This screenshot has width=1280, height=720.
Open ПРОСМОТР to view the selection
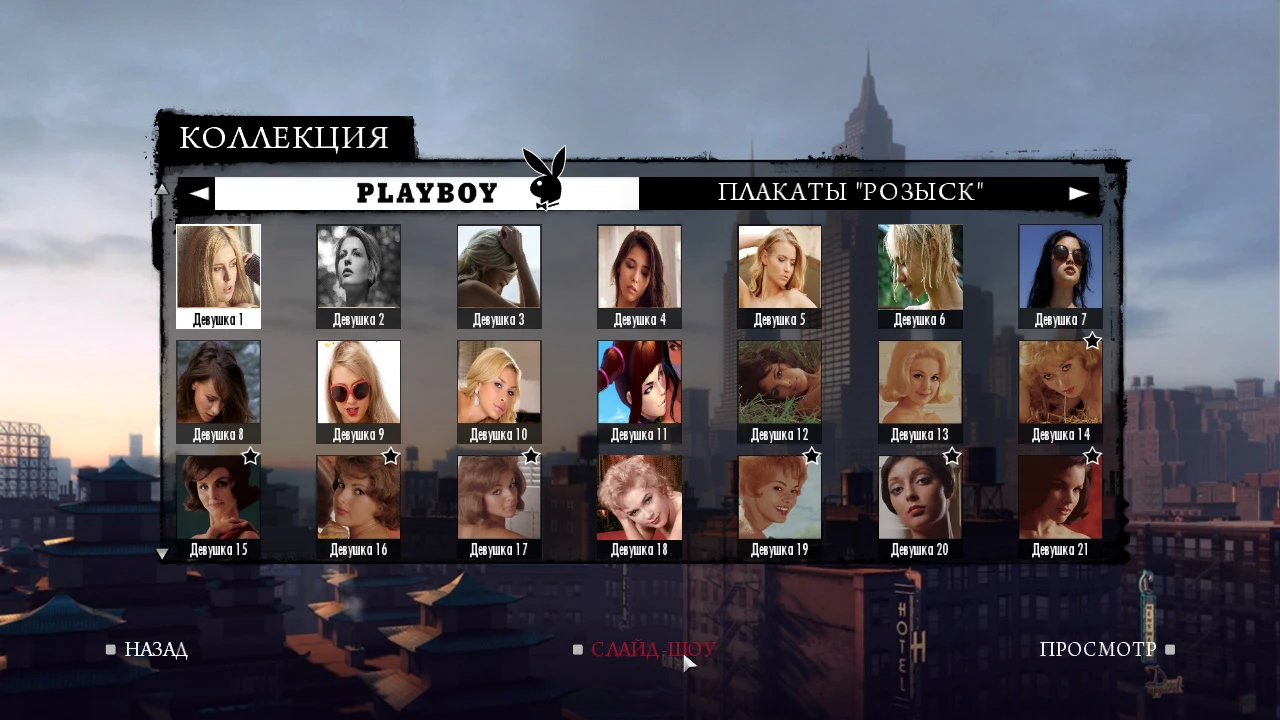pyautogui.click(x=1098, y=649)
